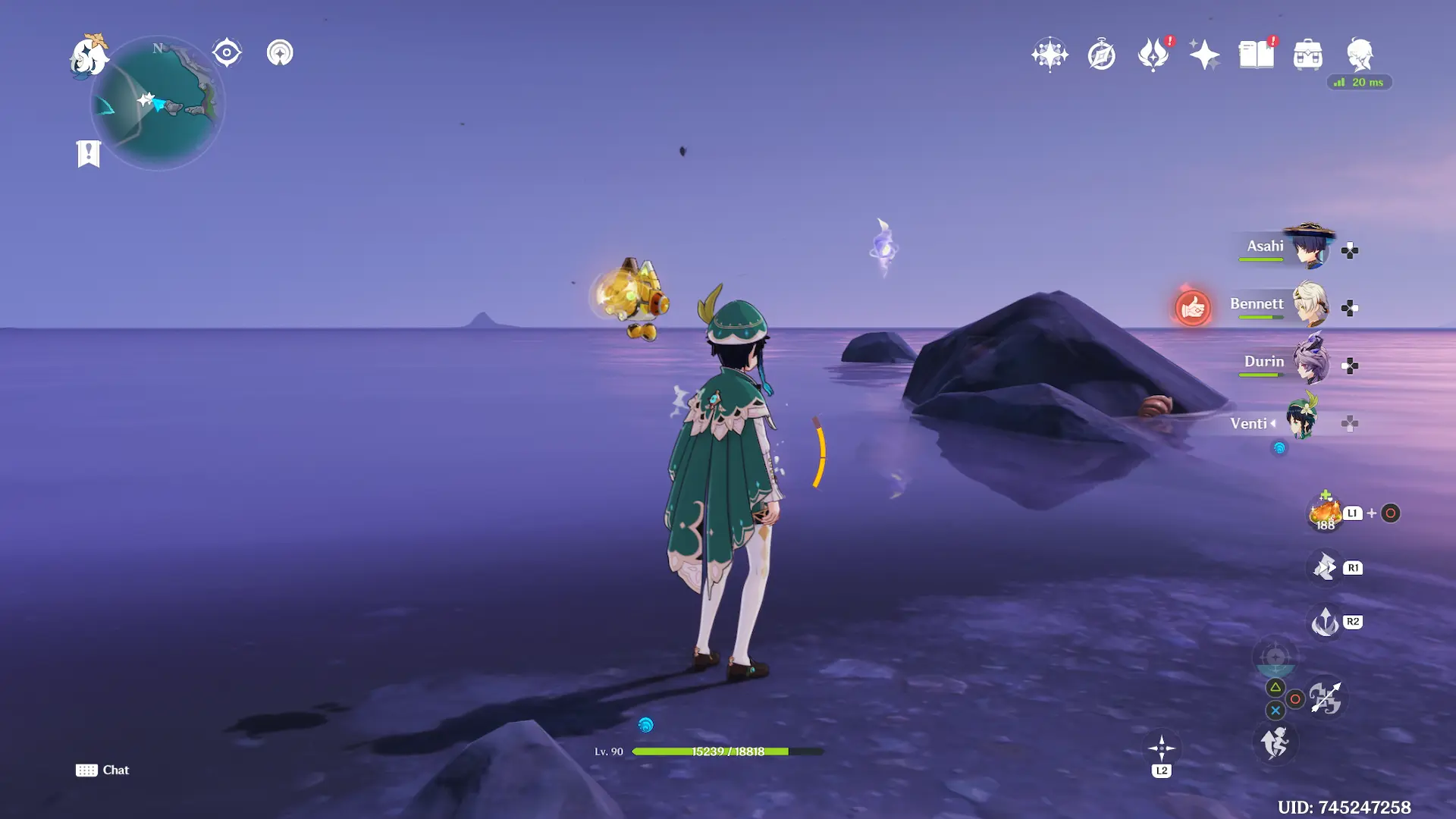Activate Bennett's red elemental burst icon

click(1193, 309)
